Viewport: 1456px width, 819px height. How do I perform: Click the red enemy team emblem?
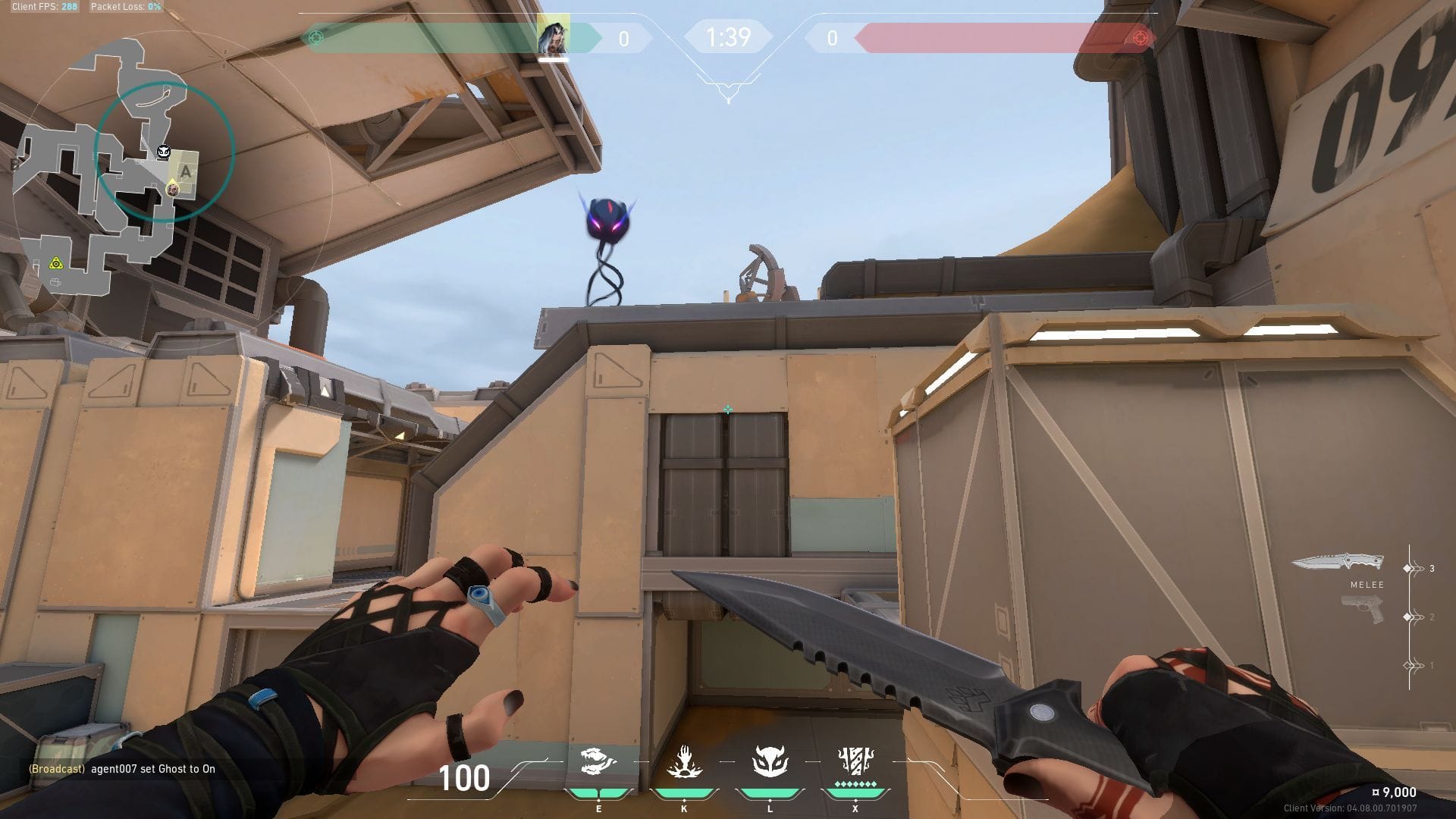[x=1139, y=37]
